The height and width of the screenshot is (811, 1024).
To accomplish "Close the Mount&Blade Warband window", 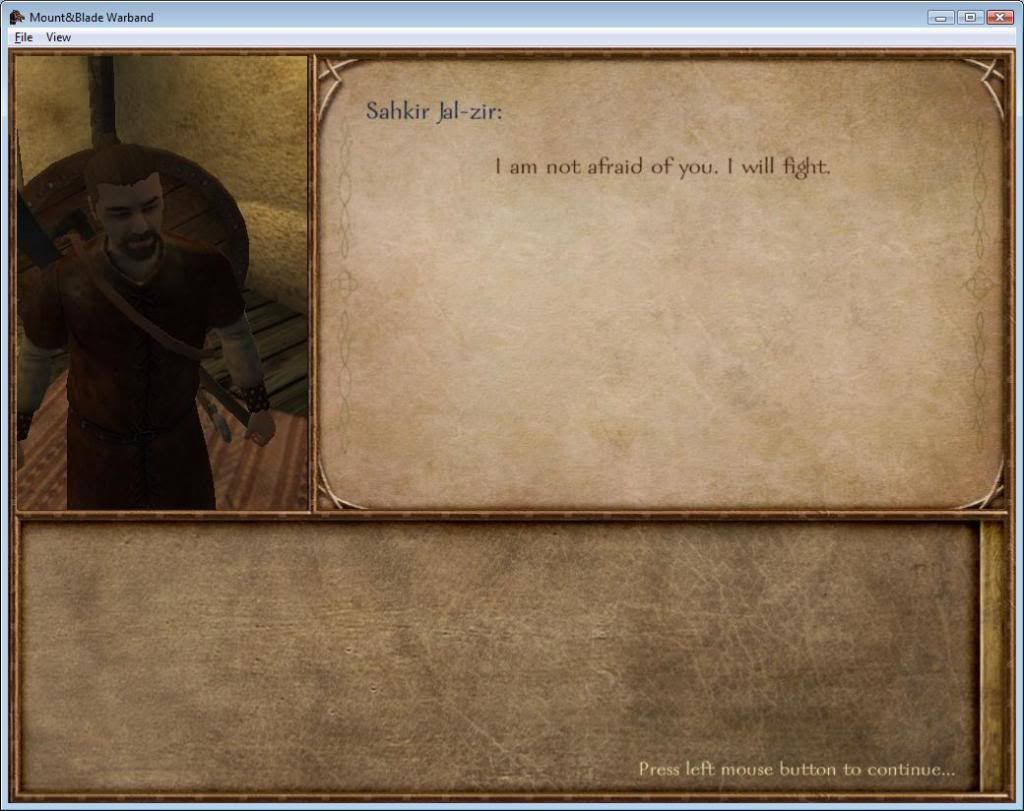I will pos(999,17).
